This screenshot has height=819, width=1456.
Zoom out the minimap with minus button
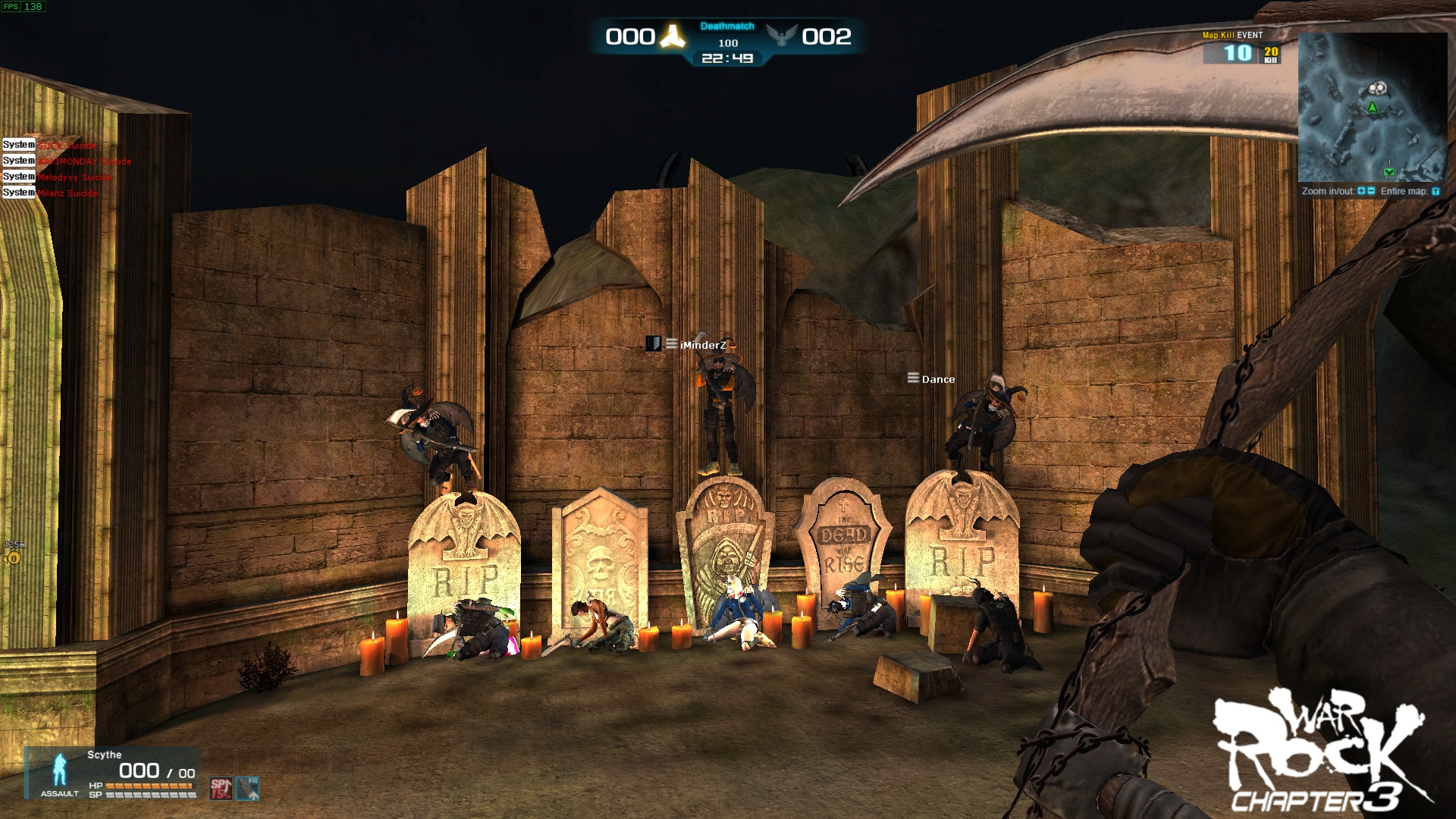[1371, 191]
